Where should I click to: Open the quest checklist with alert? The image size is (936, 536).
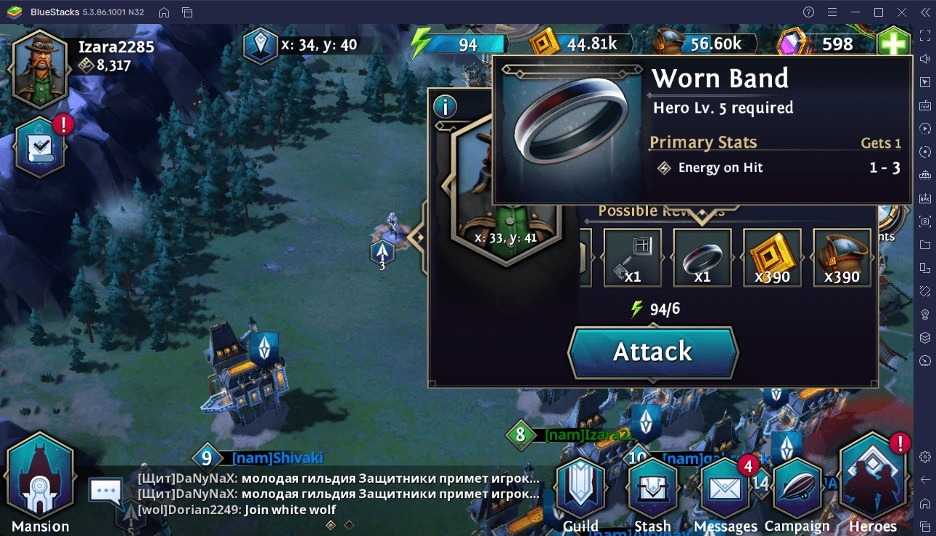tap(42, 147)
